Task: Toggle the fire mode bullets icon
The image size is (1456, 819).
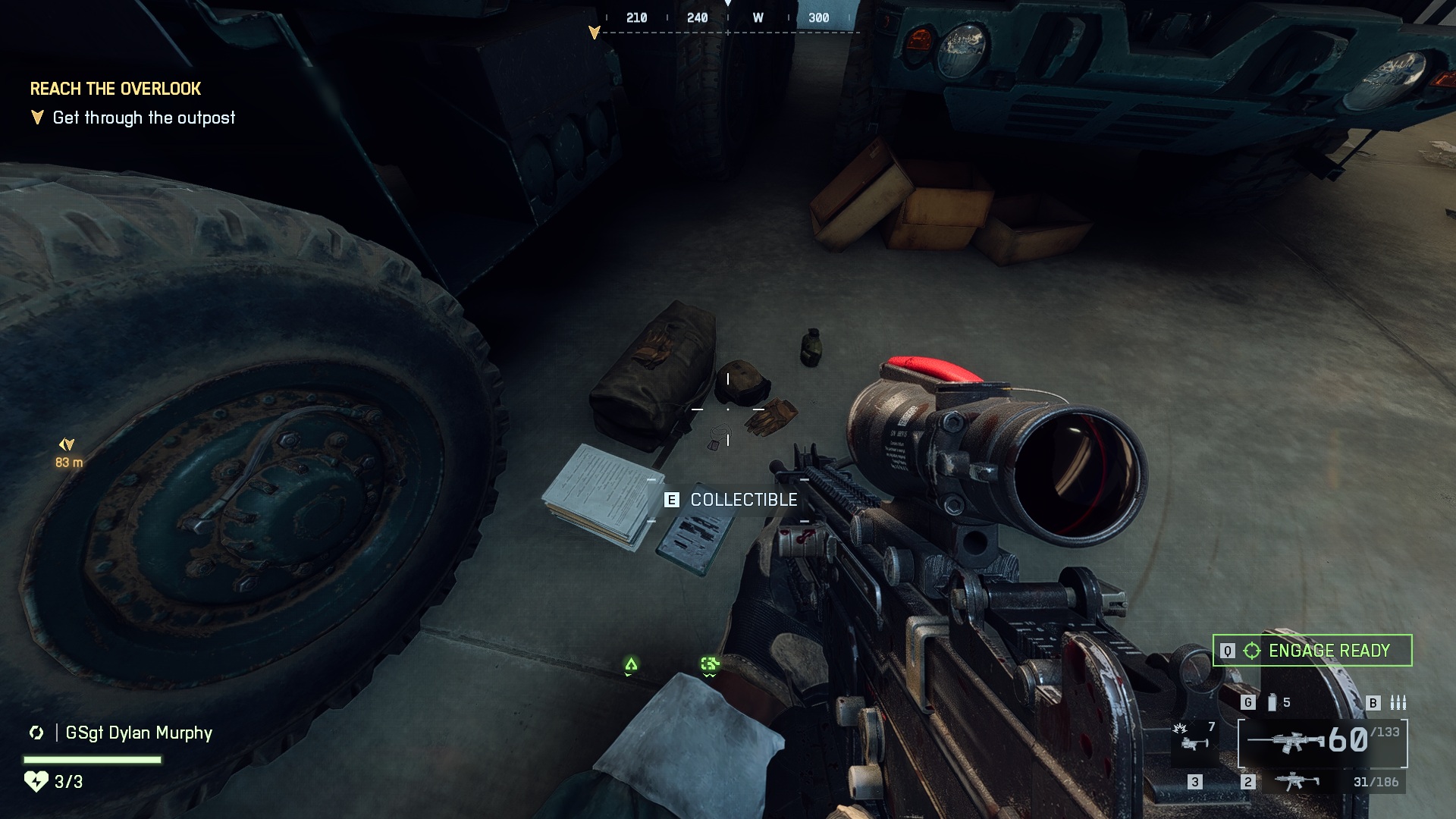Action: click(1398, 703)
